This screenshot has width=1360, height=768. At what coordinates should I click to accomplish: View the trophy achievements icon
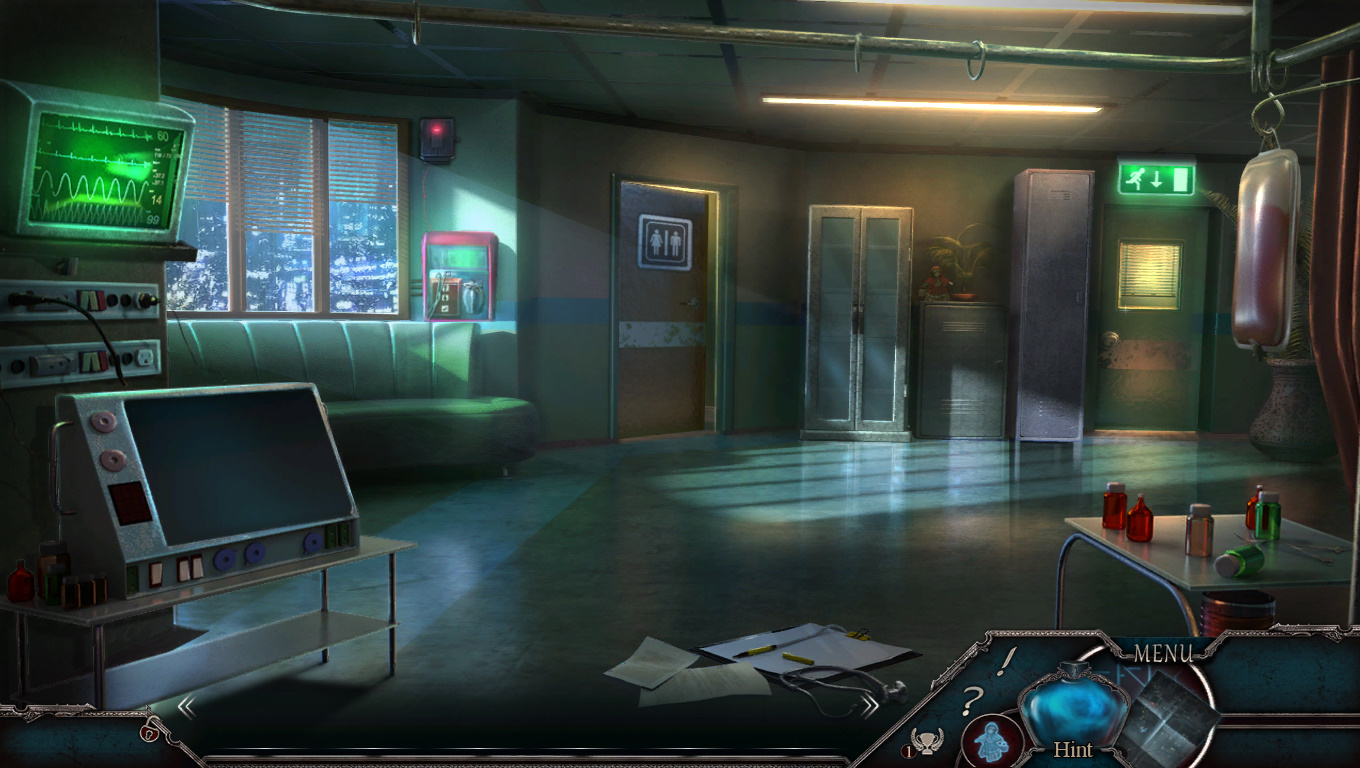(x=927, y=742)
